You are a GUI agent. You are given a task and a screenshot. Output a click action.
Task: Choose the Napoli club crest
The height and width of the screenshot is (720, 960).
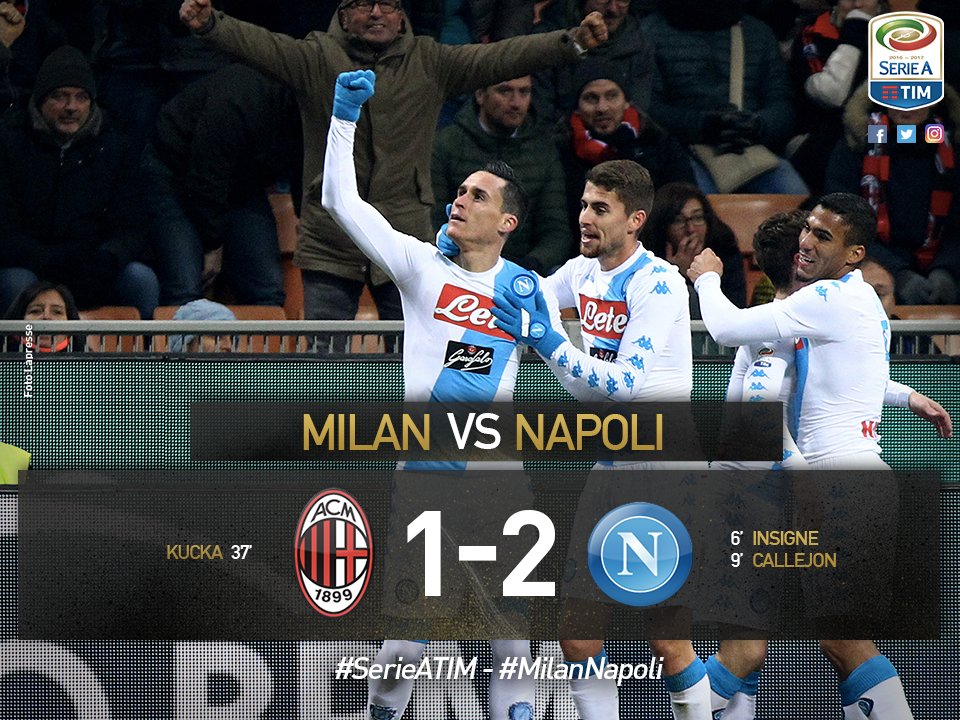click(x=639, y=554)
